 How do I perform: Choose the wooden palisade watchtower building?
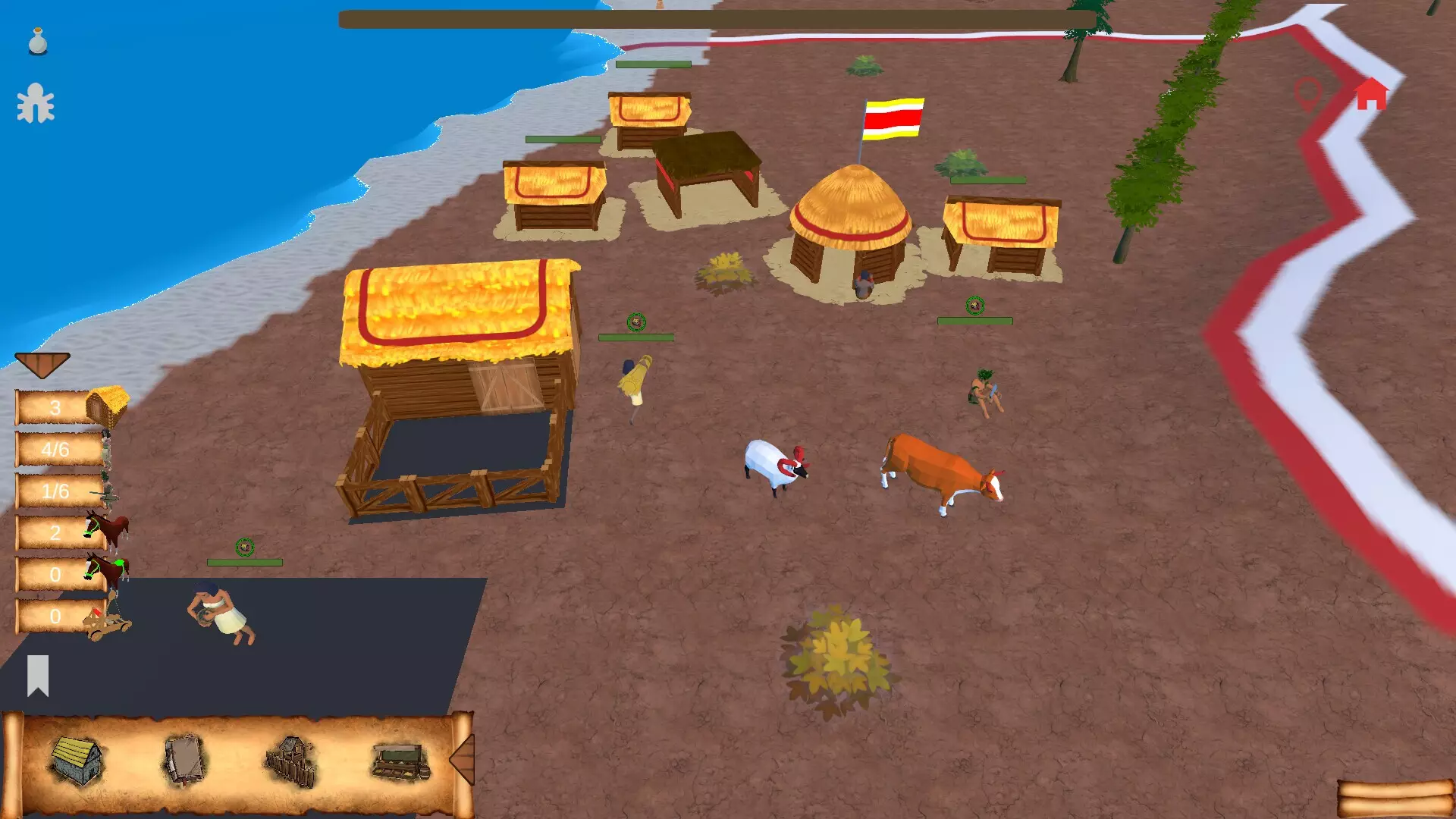click(x=291, y=761)
